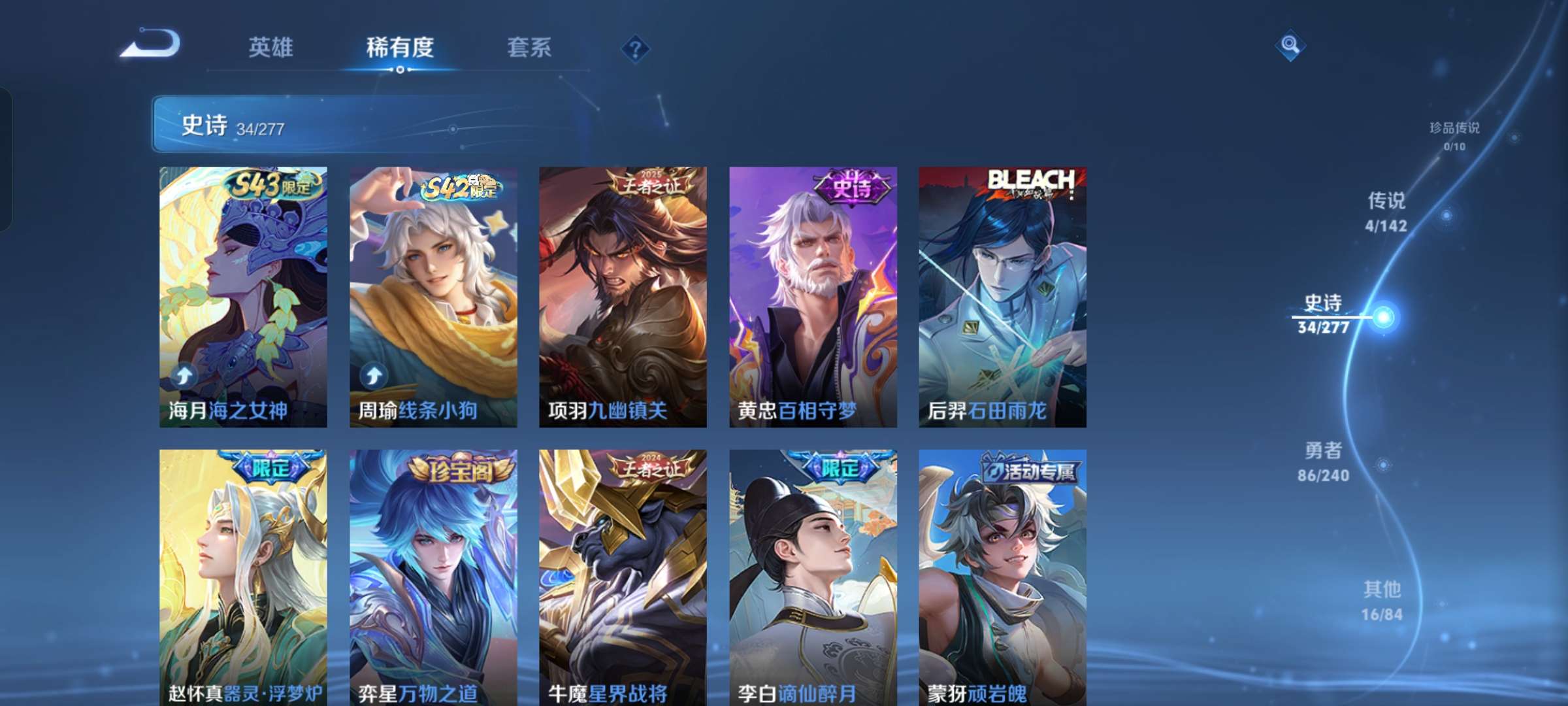The image size is (1568, 706).
Task: Open the question mark help icon
Action: pyautogui.click(x=635, y=48)
